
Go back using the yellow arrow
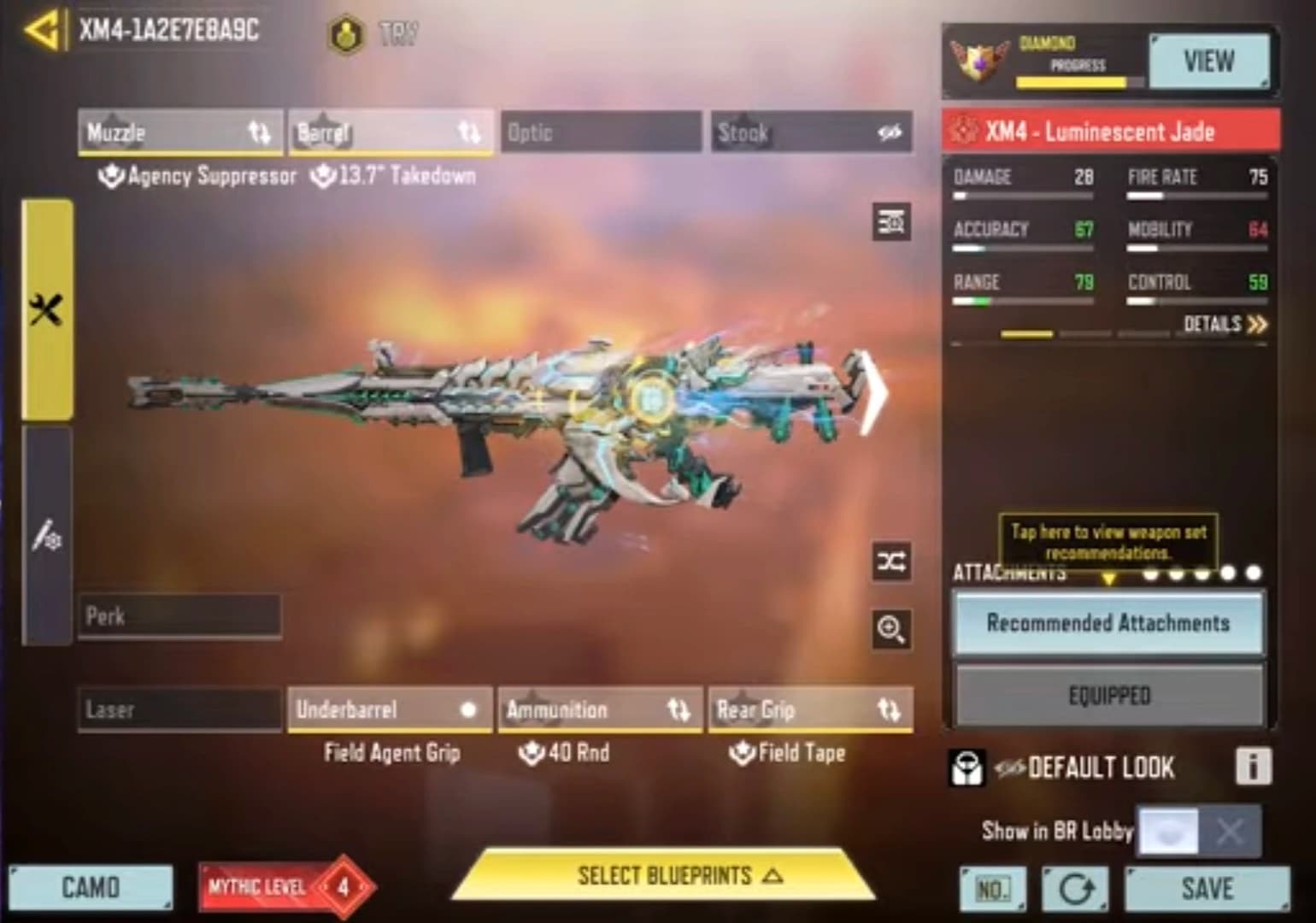pyautogui.click(x=40, y=31)
